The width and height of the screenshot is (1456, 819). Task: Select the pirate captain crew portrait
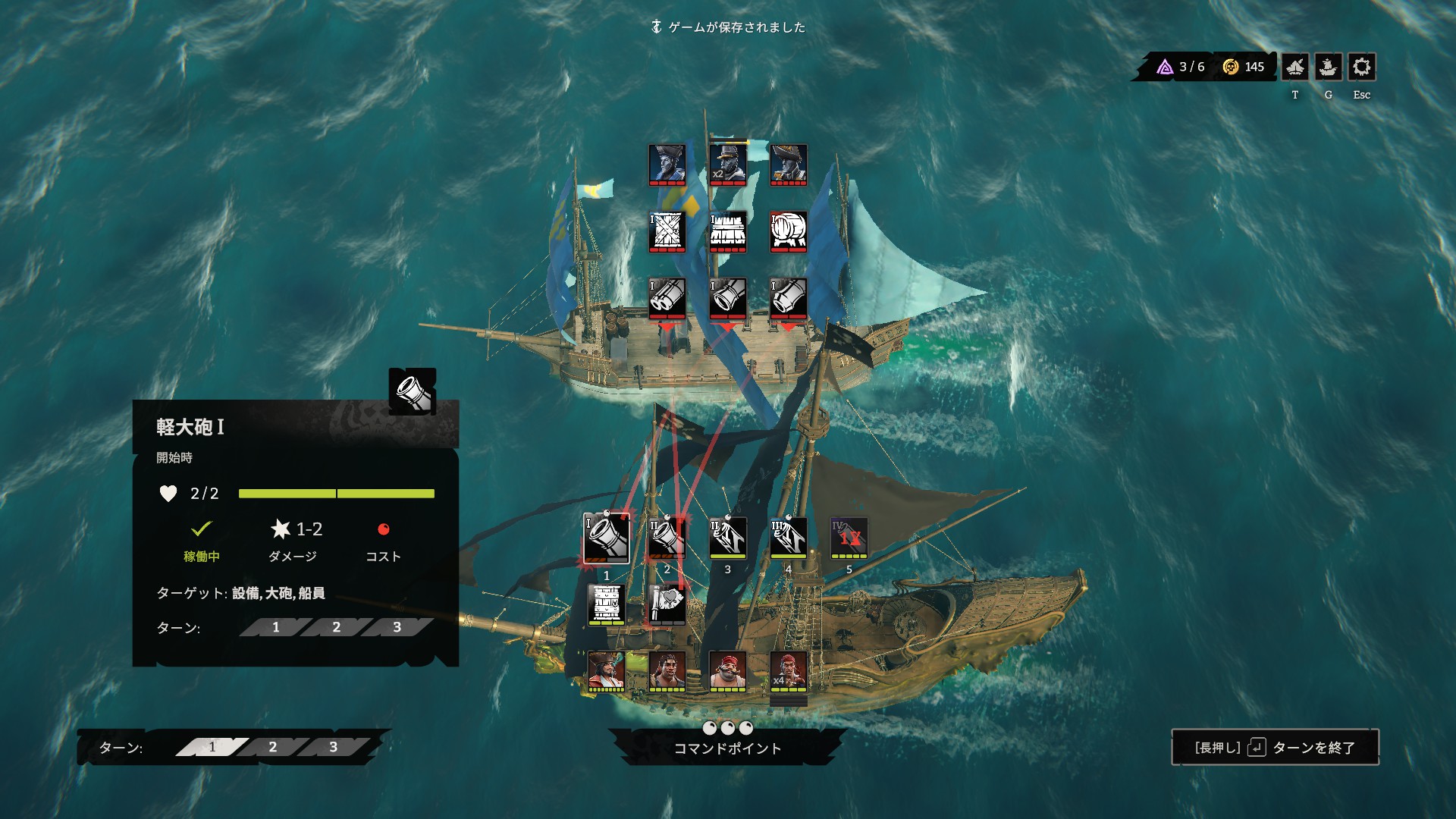pyautogui.click(x=606, y=670)
